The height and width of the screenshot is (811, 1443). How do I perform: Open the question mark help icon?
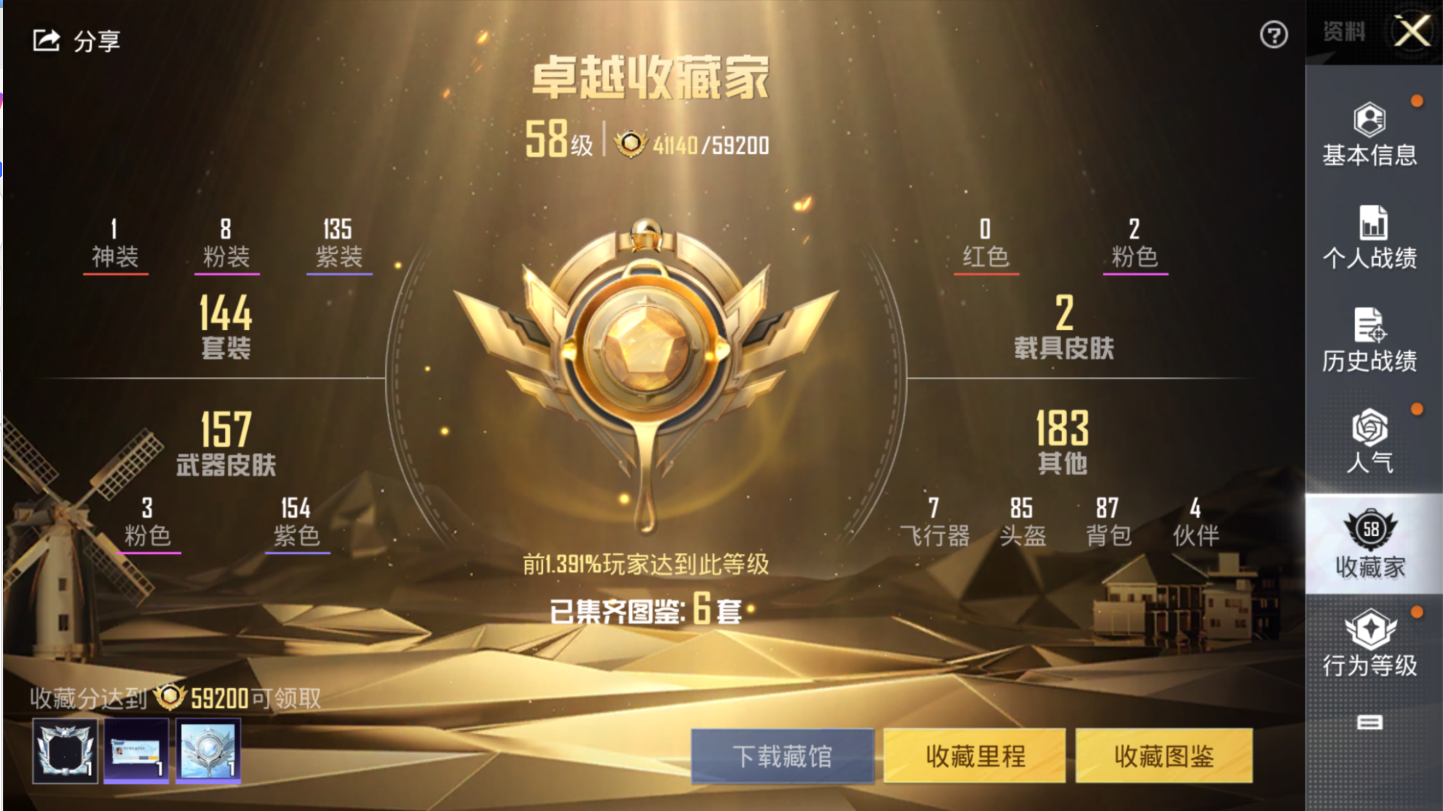click(x=1273, y=36)
